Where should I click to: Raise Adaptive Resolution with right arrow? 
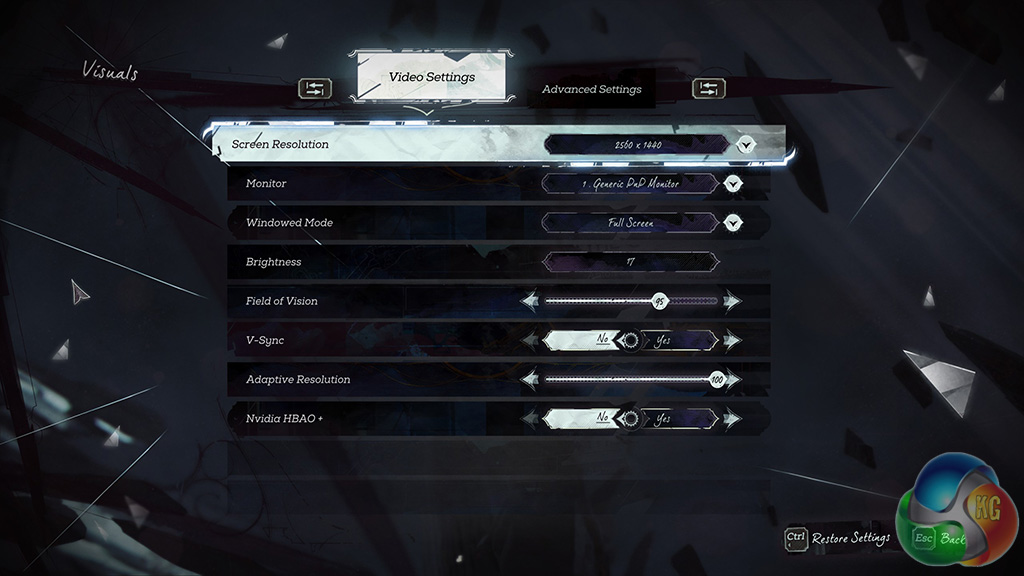coord(733,380)
